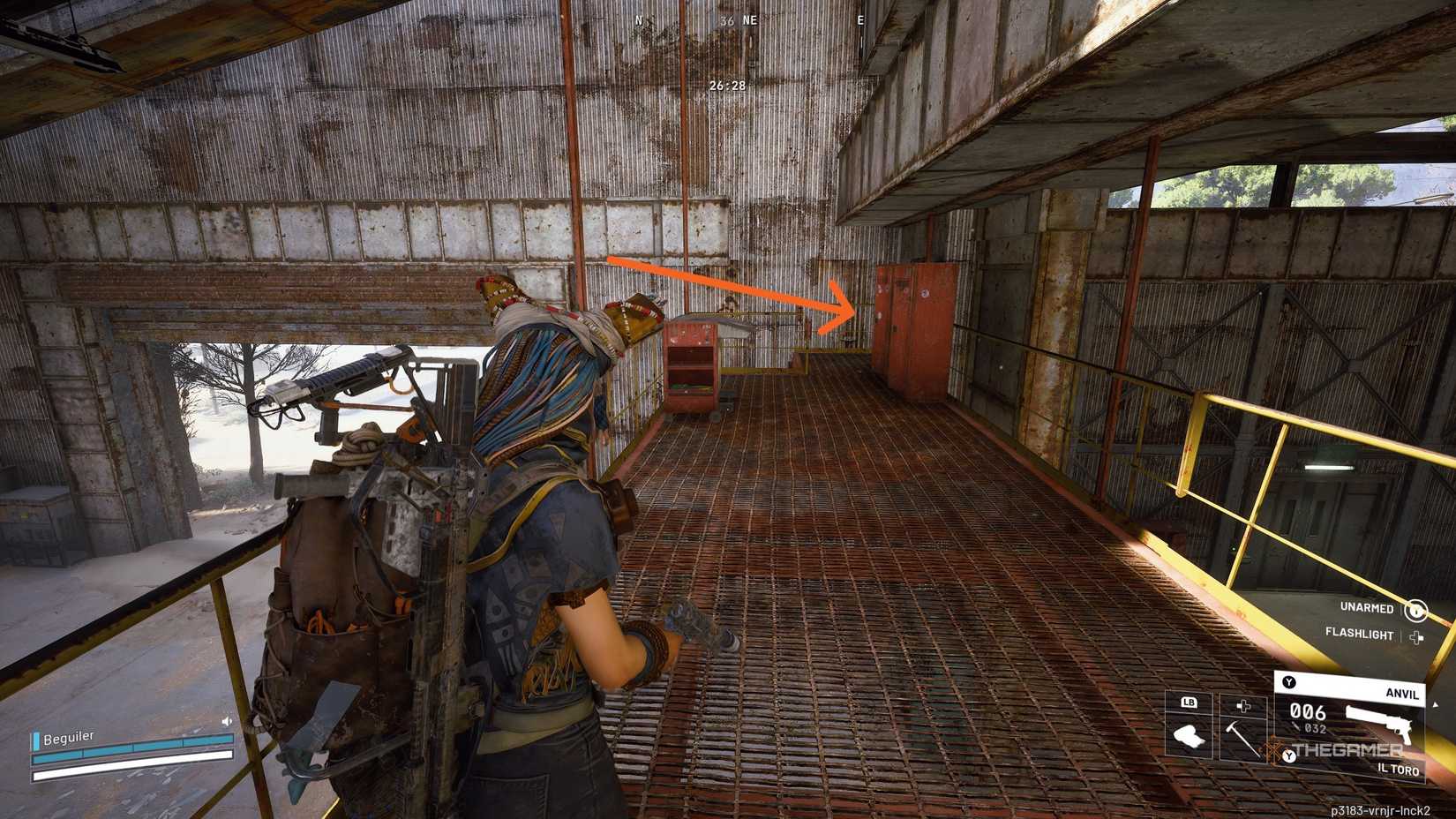The height and width of the screenshot is (819, 1456).
Task: Select the Anvil pistol icon
Action: point(1380,721)
